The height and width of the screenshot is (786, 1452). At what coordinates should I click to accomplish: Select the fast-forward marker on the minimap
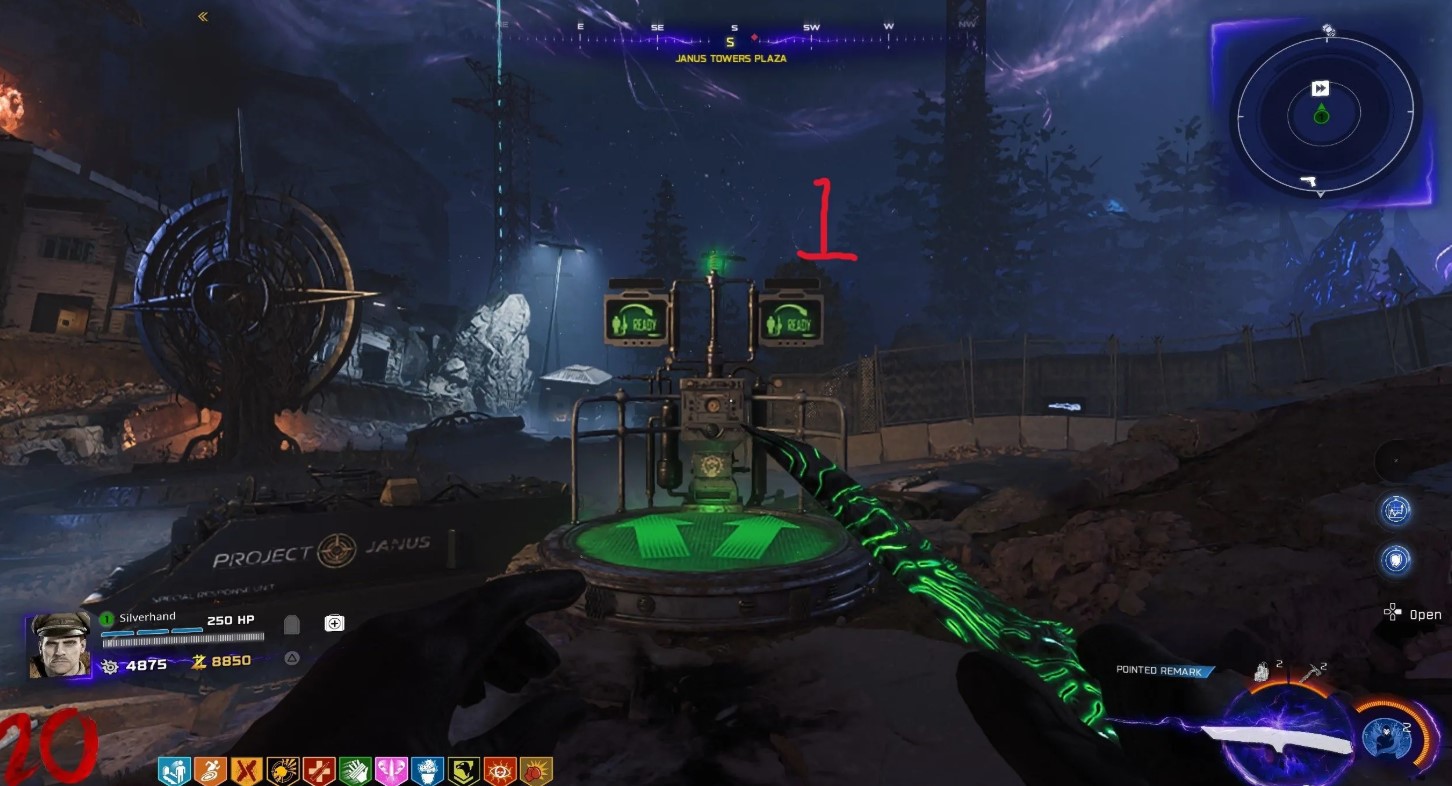[x=1320, y=89]
